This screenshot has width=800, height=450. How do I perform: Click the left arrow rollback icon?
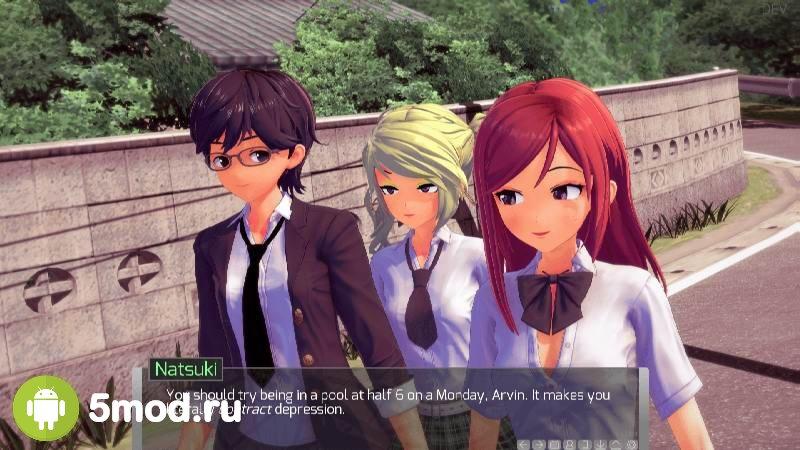coord(523,444)
